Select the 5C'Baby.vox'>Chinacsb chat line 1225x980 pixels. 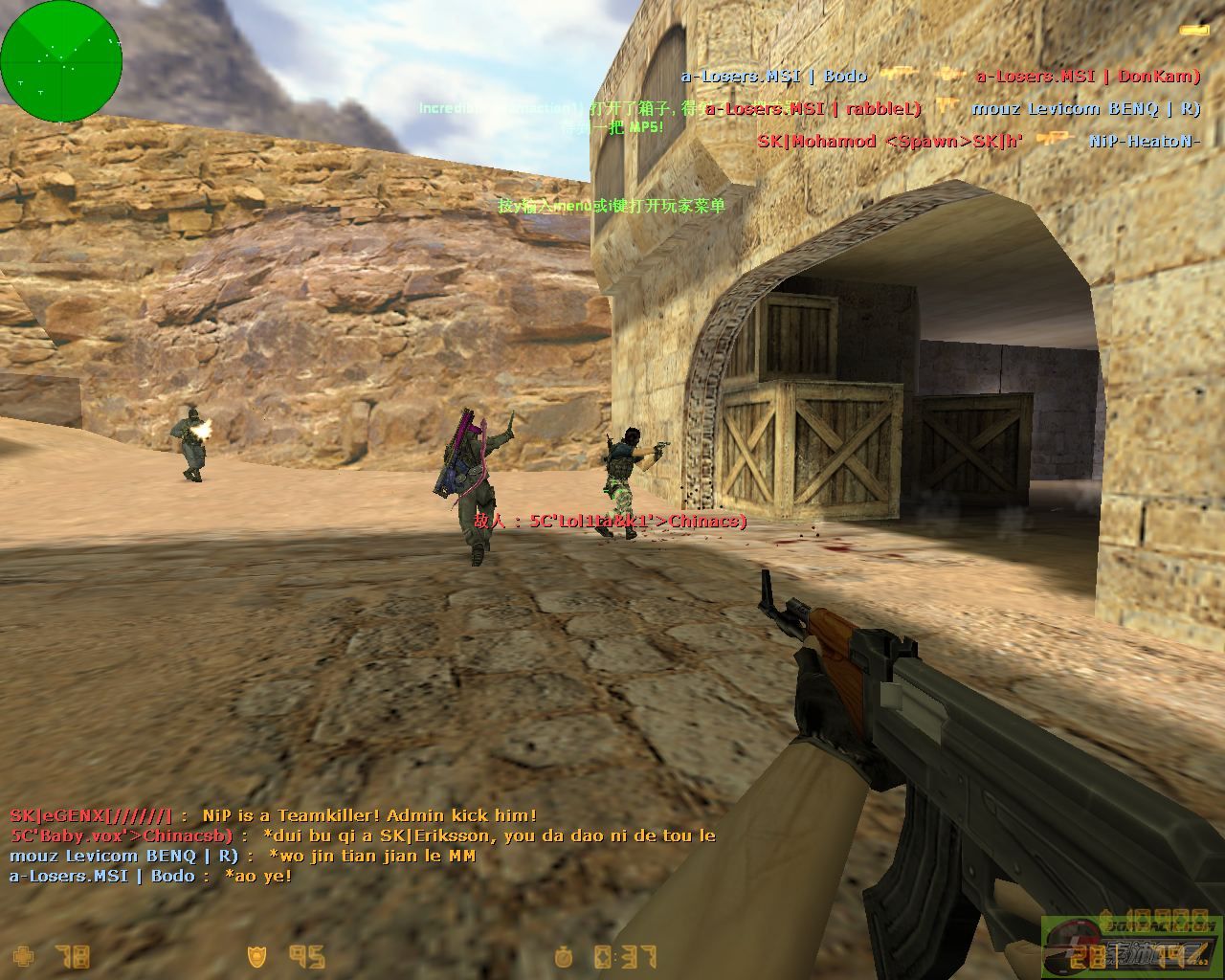[362, 835]
